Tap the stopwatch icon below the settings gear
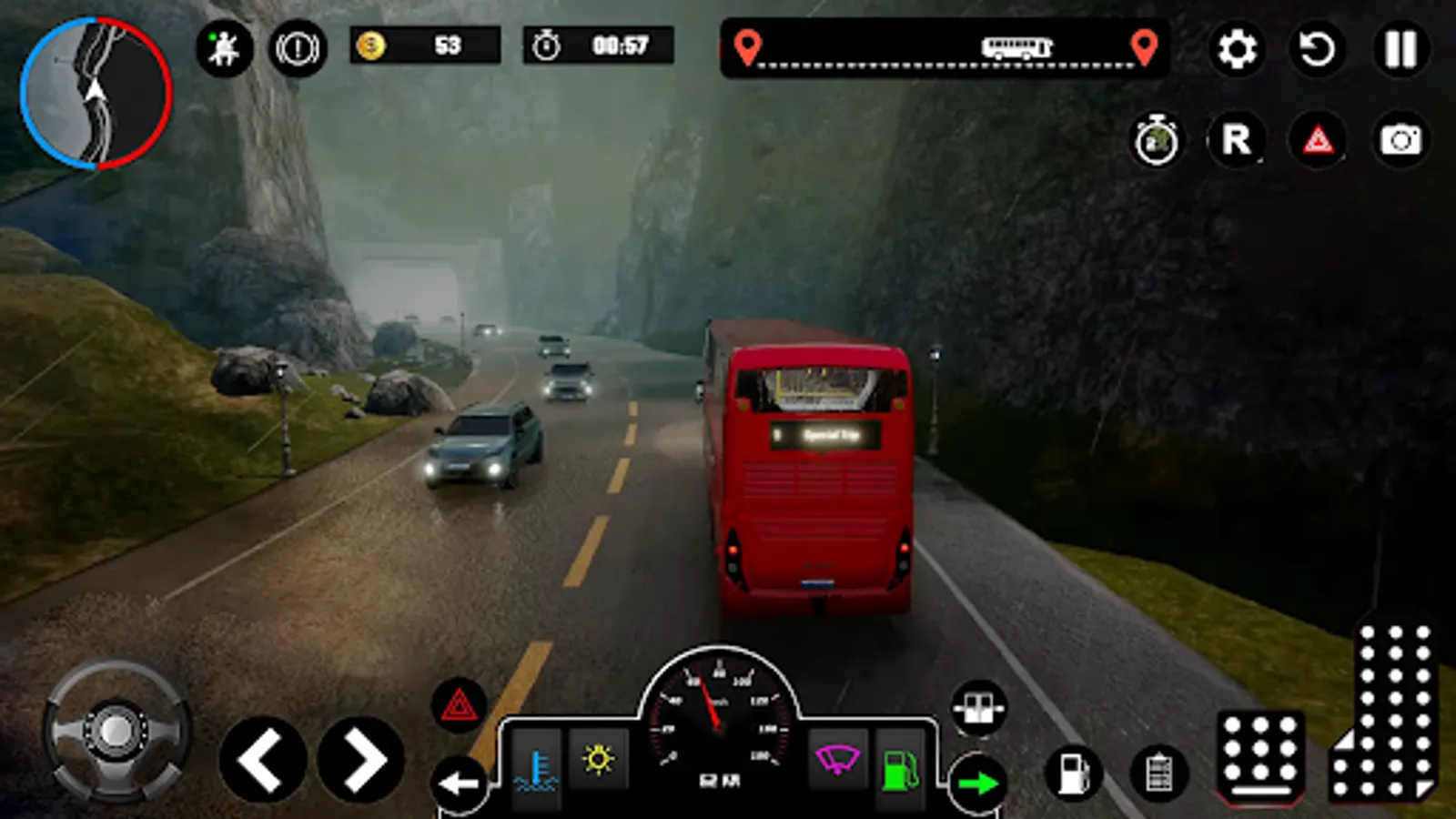The height and width of the screenshot is (819, 1456). (1156, 141)
